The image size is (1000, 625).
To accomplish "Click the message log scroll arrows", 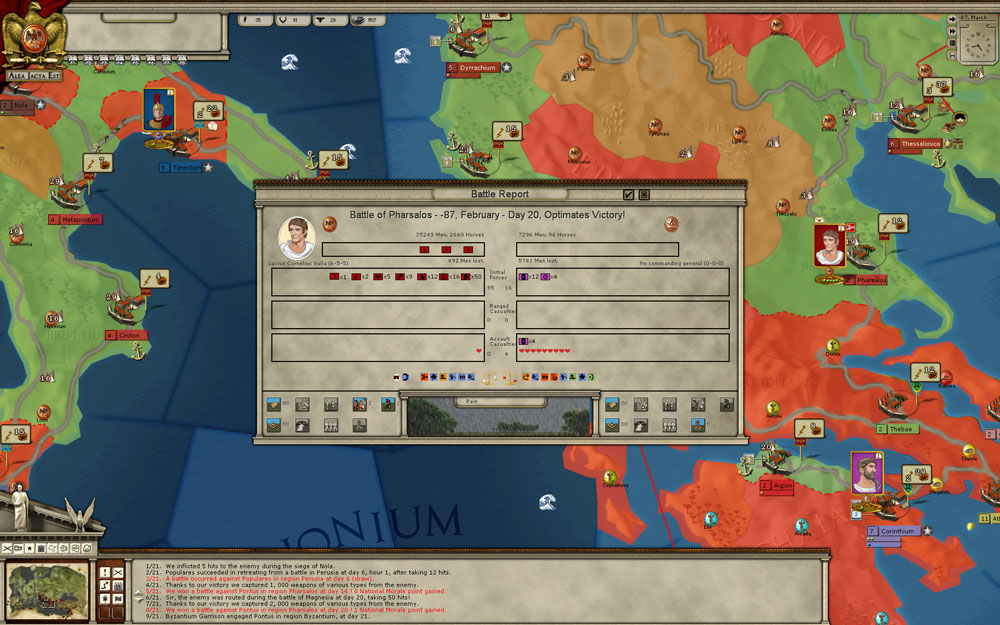I will 138,595.
